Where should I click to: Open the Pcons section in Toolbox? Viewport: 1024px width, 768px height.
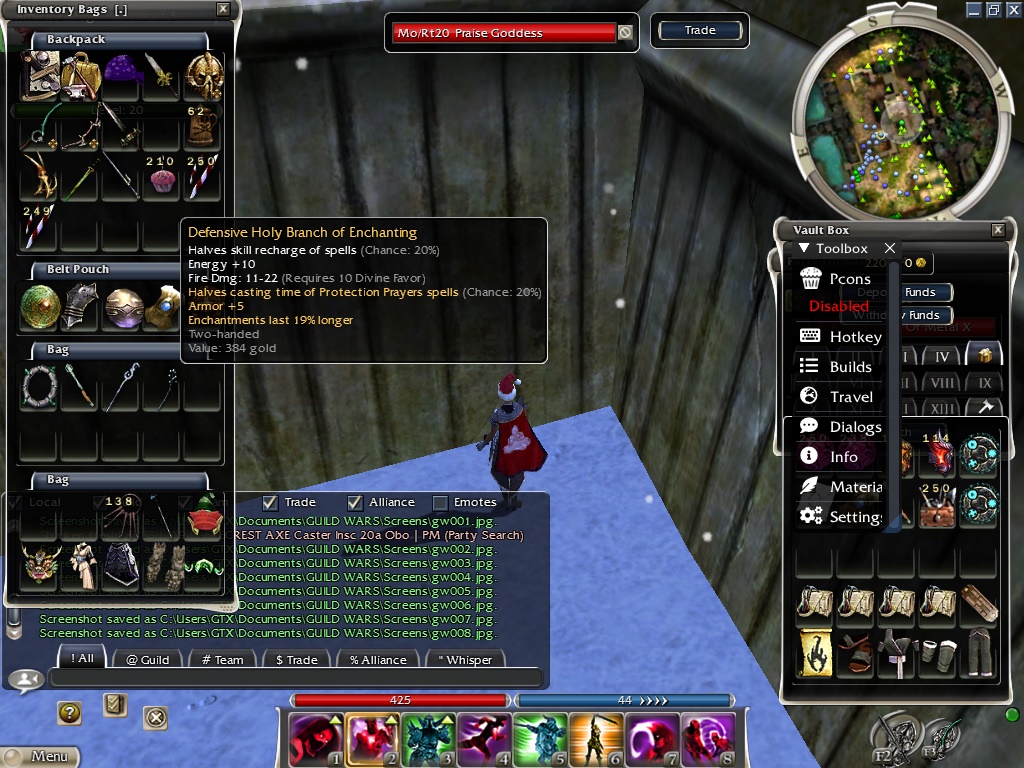(849, 278)
